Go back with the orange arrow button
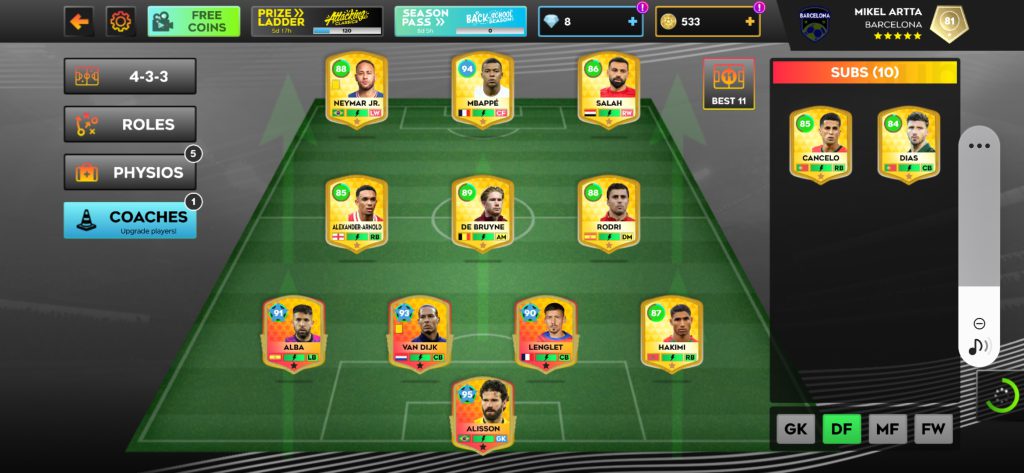 (80, 21)
